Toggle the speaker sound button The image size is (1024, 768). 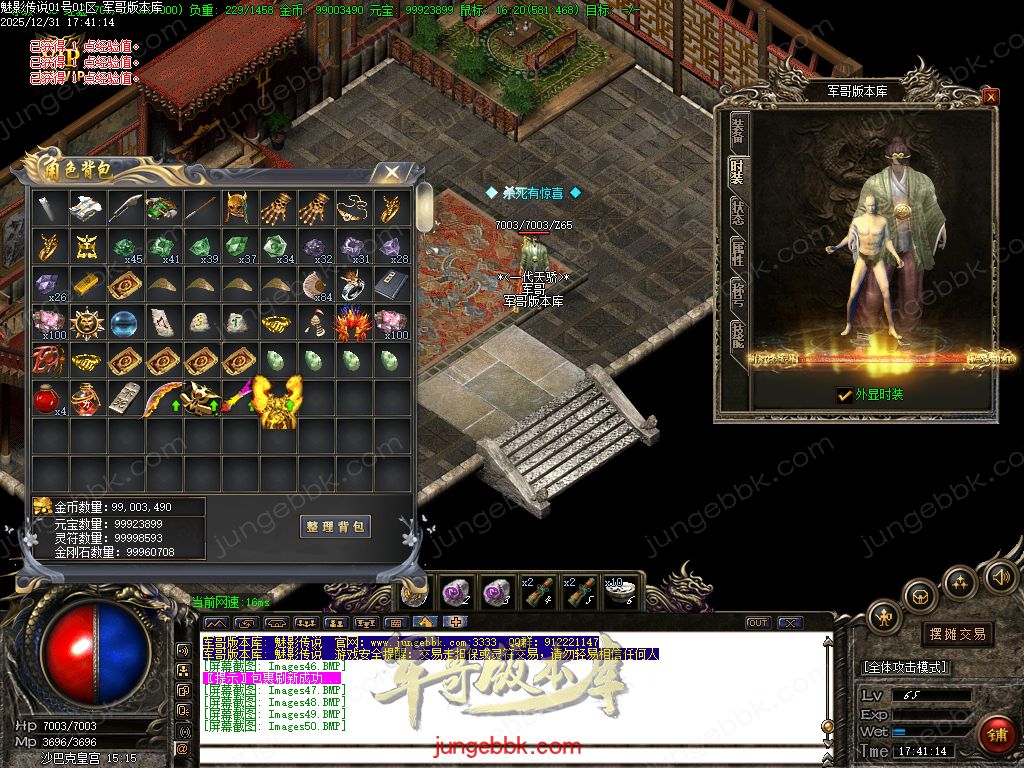tap(999, 577)
